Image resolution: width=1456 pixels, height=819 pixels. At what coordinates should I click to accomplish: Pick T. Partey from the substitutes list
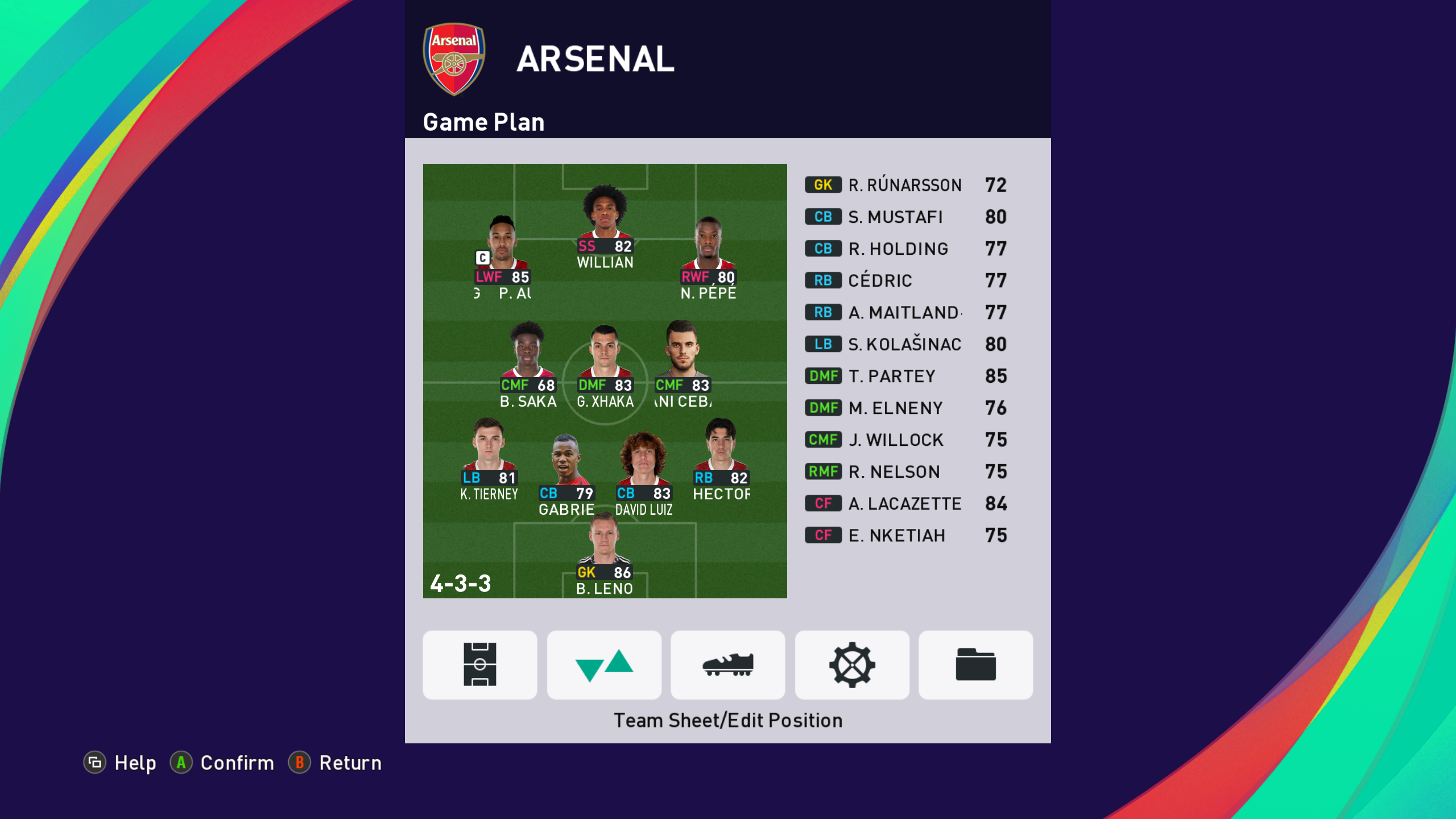(905, 376)
